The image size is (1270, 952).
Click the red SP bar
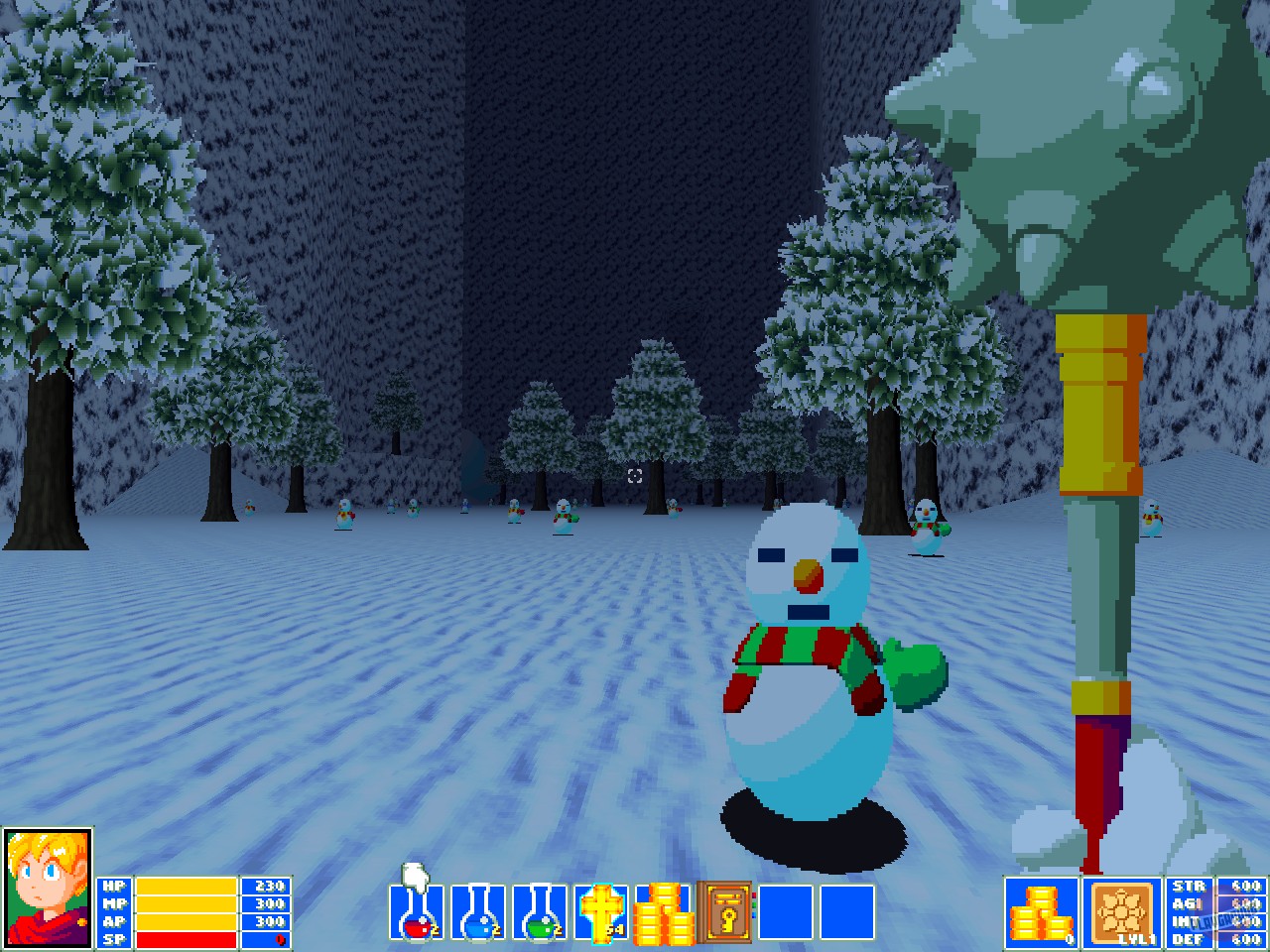click(x=189, y=939)
